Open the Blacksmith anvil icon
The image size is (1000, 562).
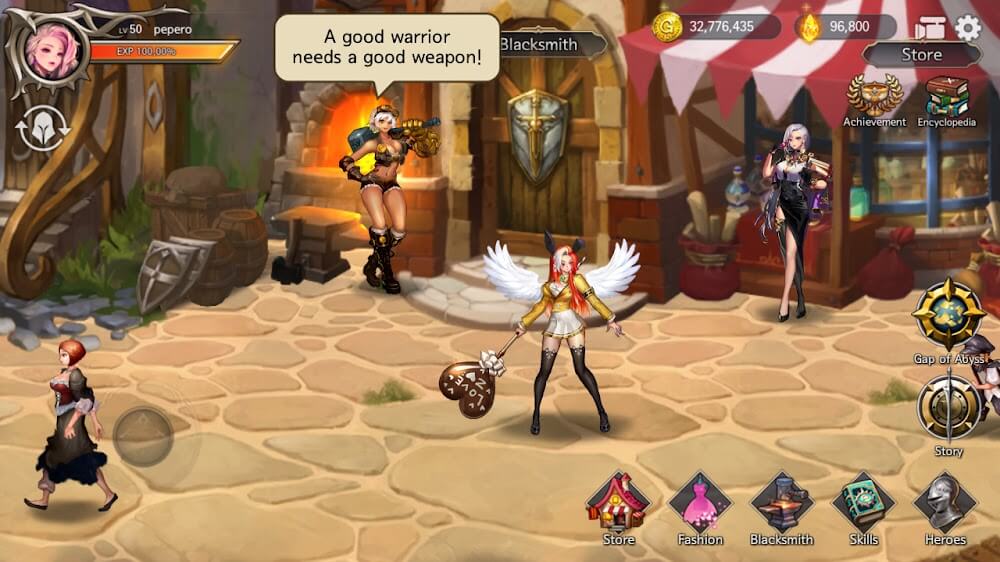coord(782,503)
